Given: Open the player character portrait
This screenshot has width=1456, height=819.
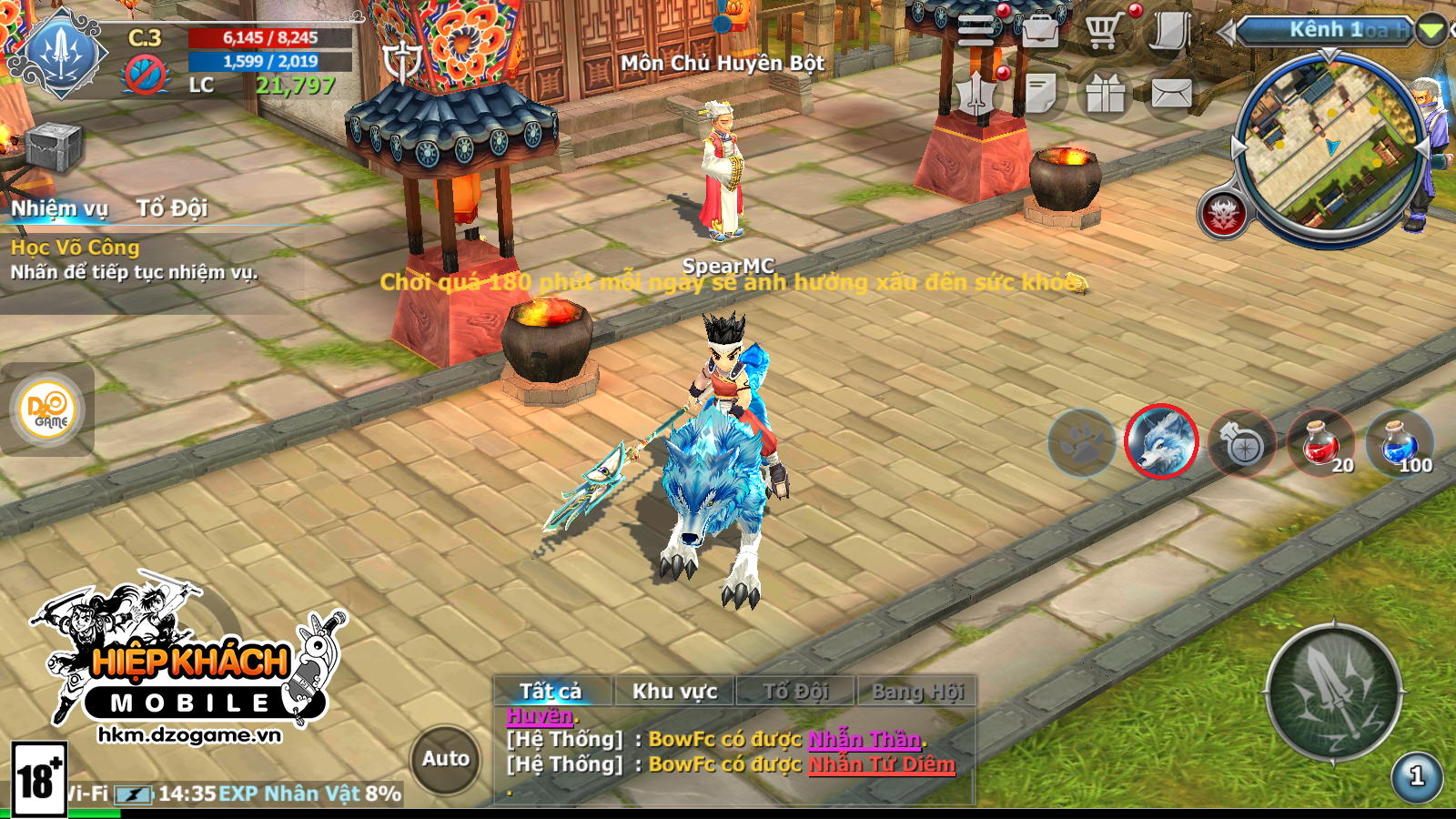Looking at the screenshot, I should [x=62, y=53].
